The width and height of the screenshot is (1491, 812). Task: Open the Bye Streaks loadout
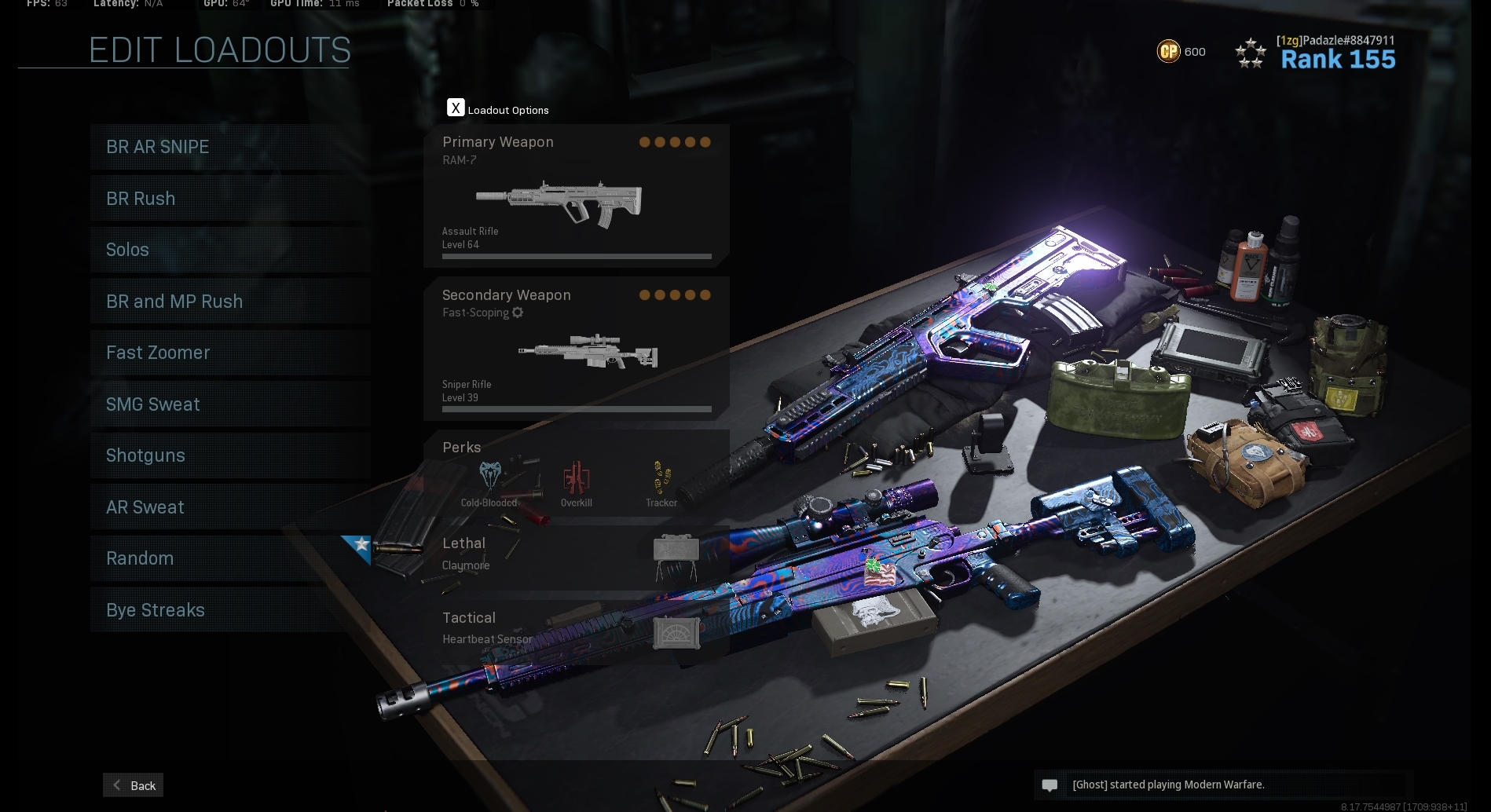pos(229,610)
